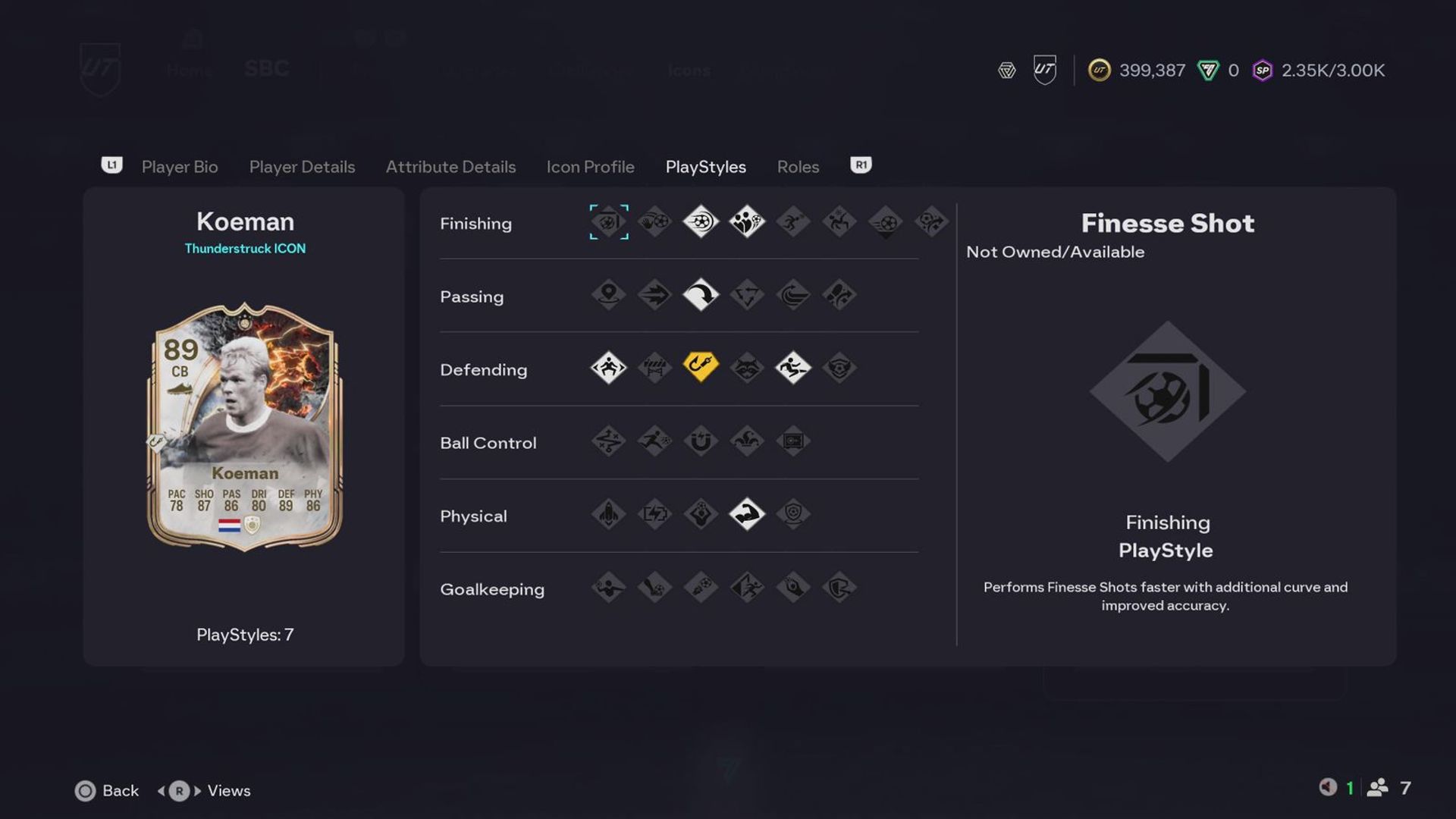The image size is (1456, 819).
Task: Switch to the Roles tab
Action: 798,167
